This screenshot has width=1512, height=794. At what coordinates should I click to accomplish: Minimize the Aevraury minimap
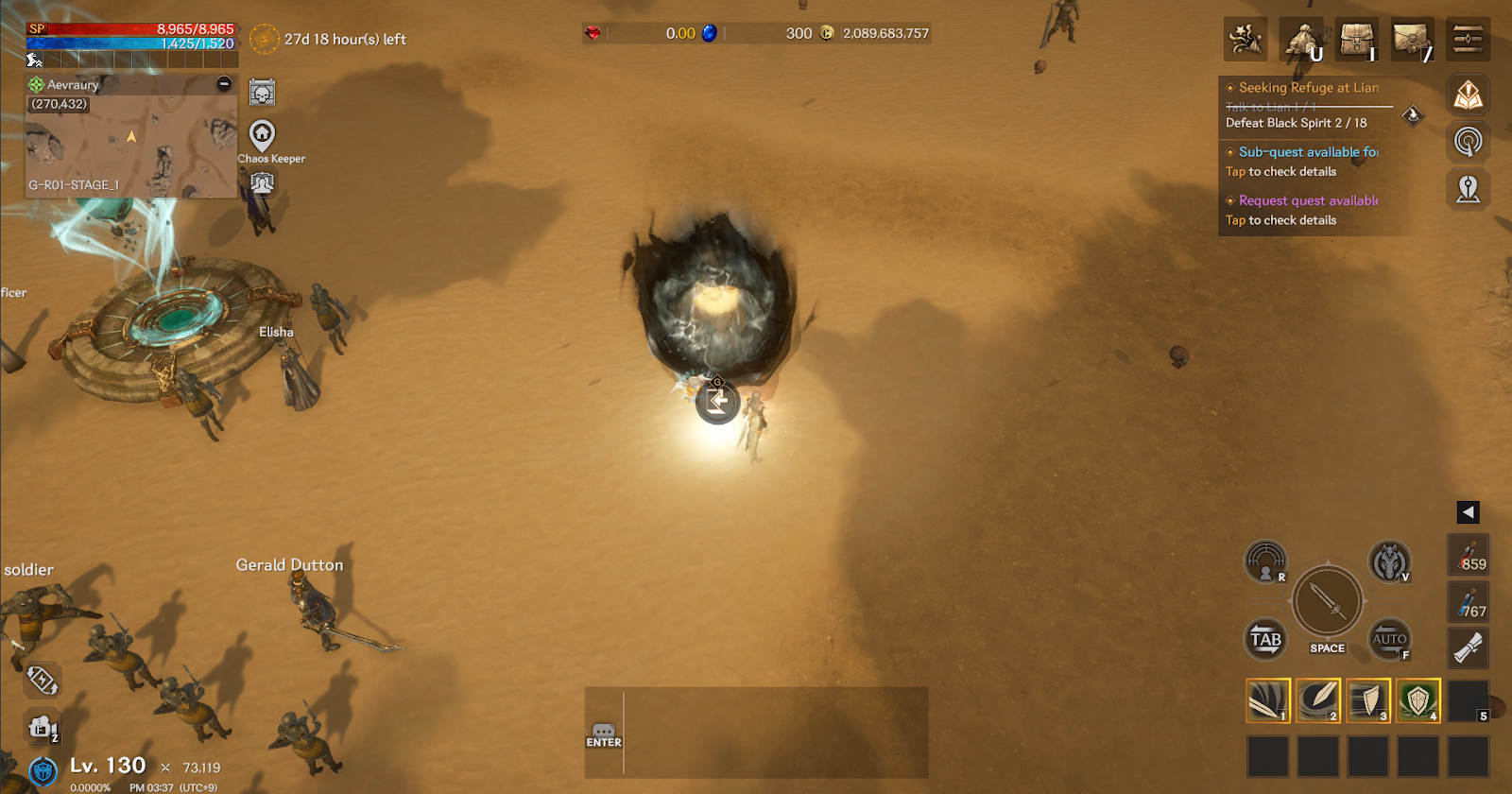tap(224, 84)
